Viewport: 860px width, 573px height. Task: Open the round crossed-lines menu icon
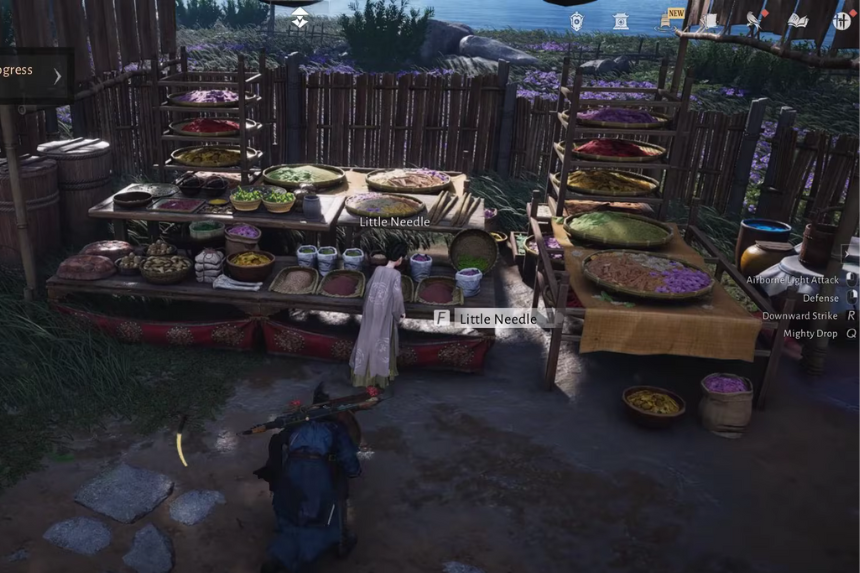tap(841, 21)
